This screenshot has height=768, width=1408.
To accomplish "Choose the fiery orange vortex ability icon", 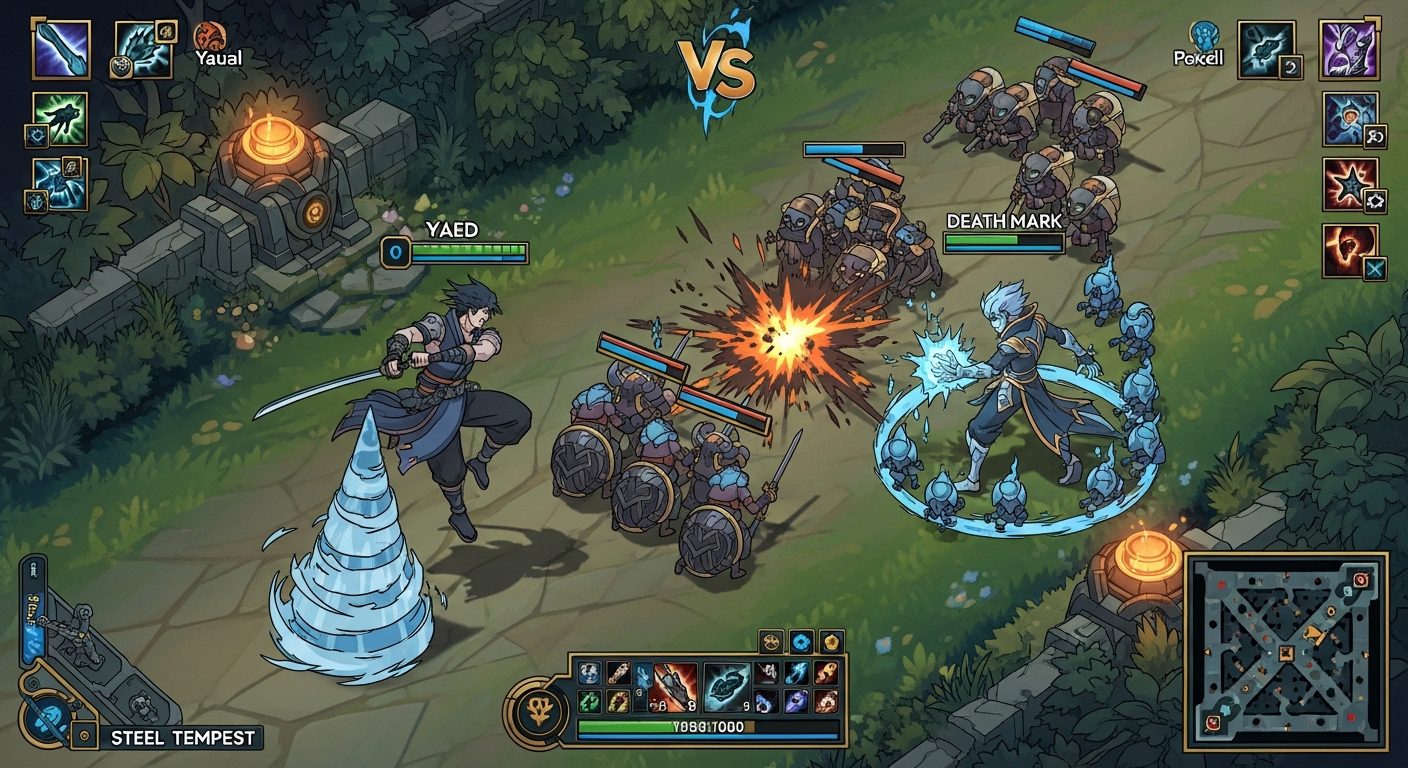I will tap(1350, 250).
